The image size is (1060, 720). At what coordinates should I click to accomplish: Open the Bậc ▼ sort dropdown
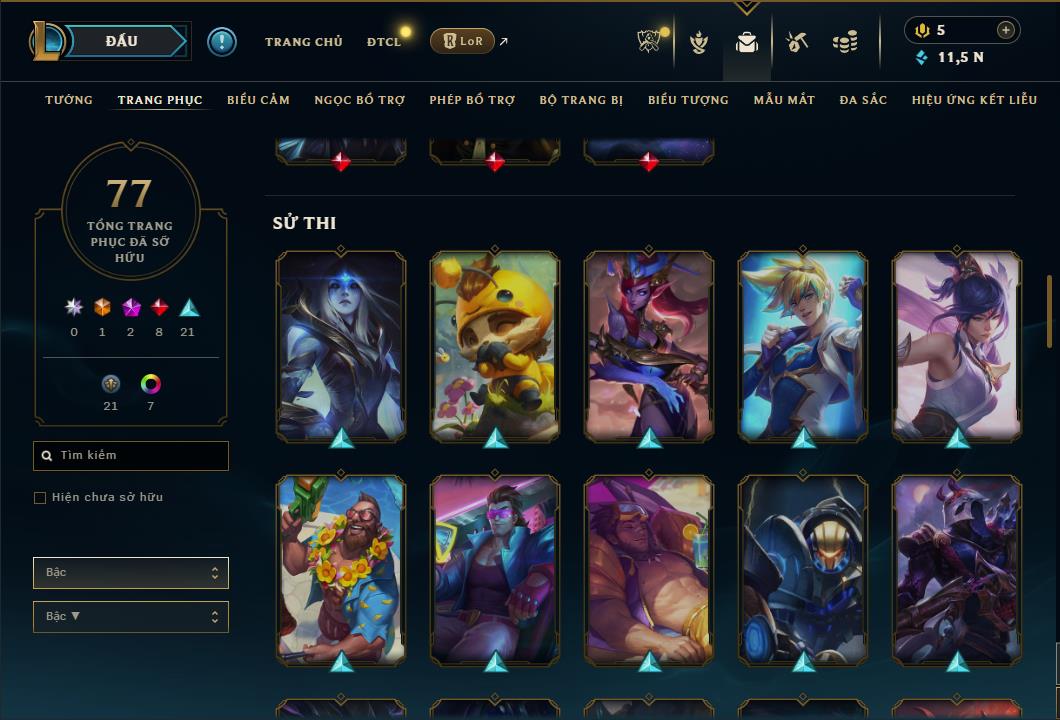coord(131,617)
